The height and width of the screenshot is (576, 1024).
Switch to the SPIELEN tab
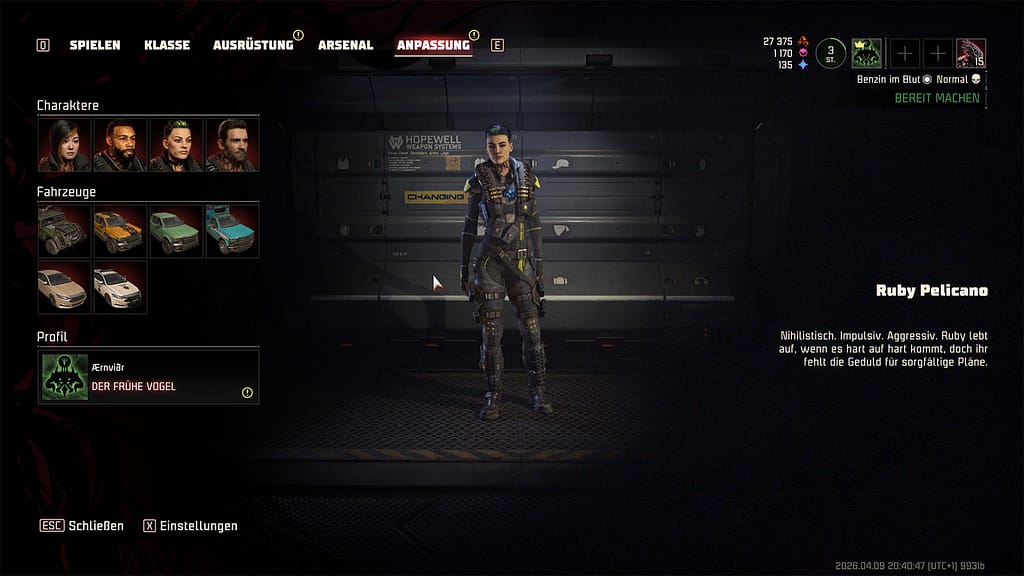[95, 45]
